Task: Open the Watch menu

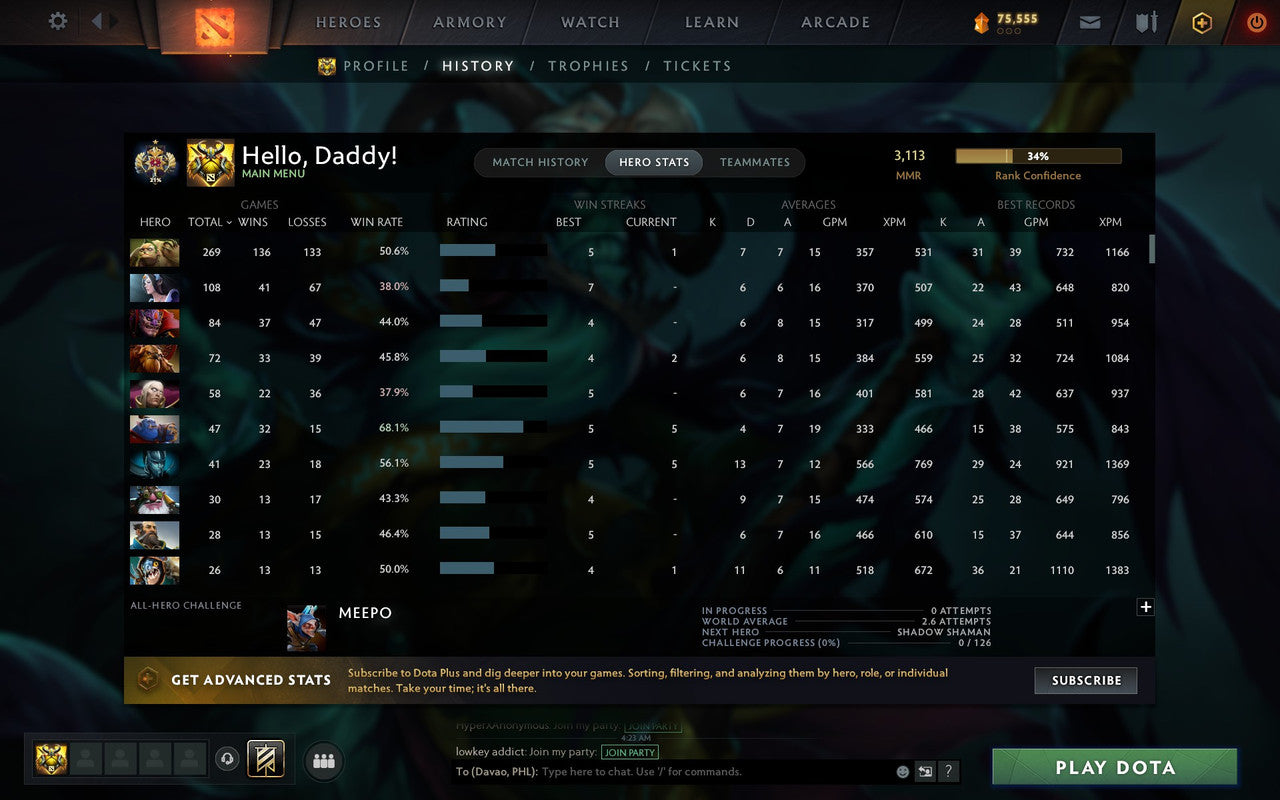Action: 589,22
